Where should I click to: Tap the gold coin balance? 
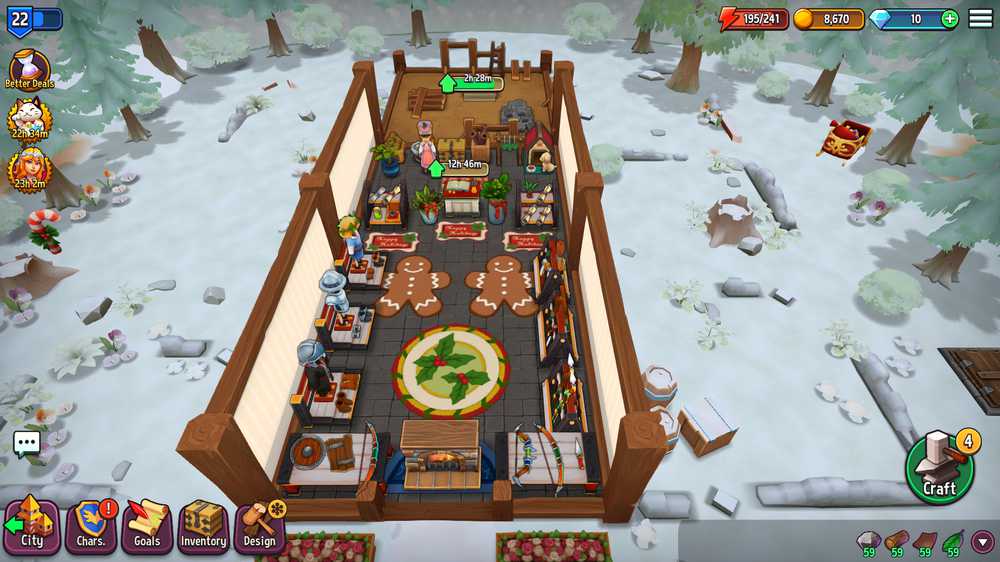[829, 19]
